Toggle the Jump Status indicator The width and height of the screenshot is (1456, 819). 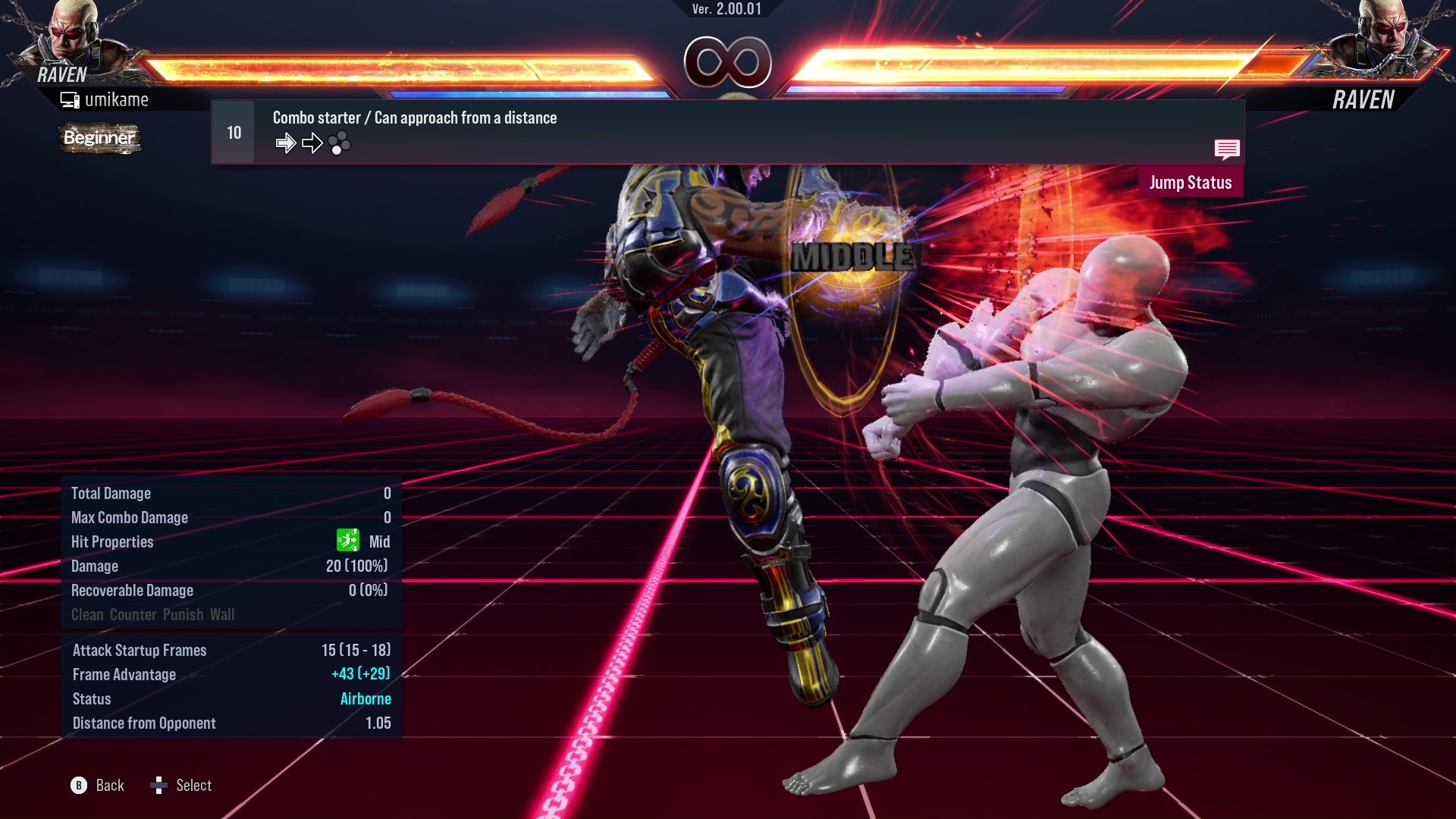coord(1191,182)
